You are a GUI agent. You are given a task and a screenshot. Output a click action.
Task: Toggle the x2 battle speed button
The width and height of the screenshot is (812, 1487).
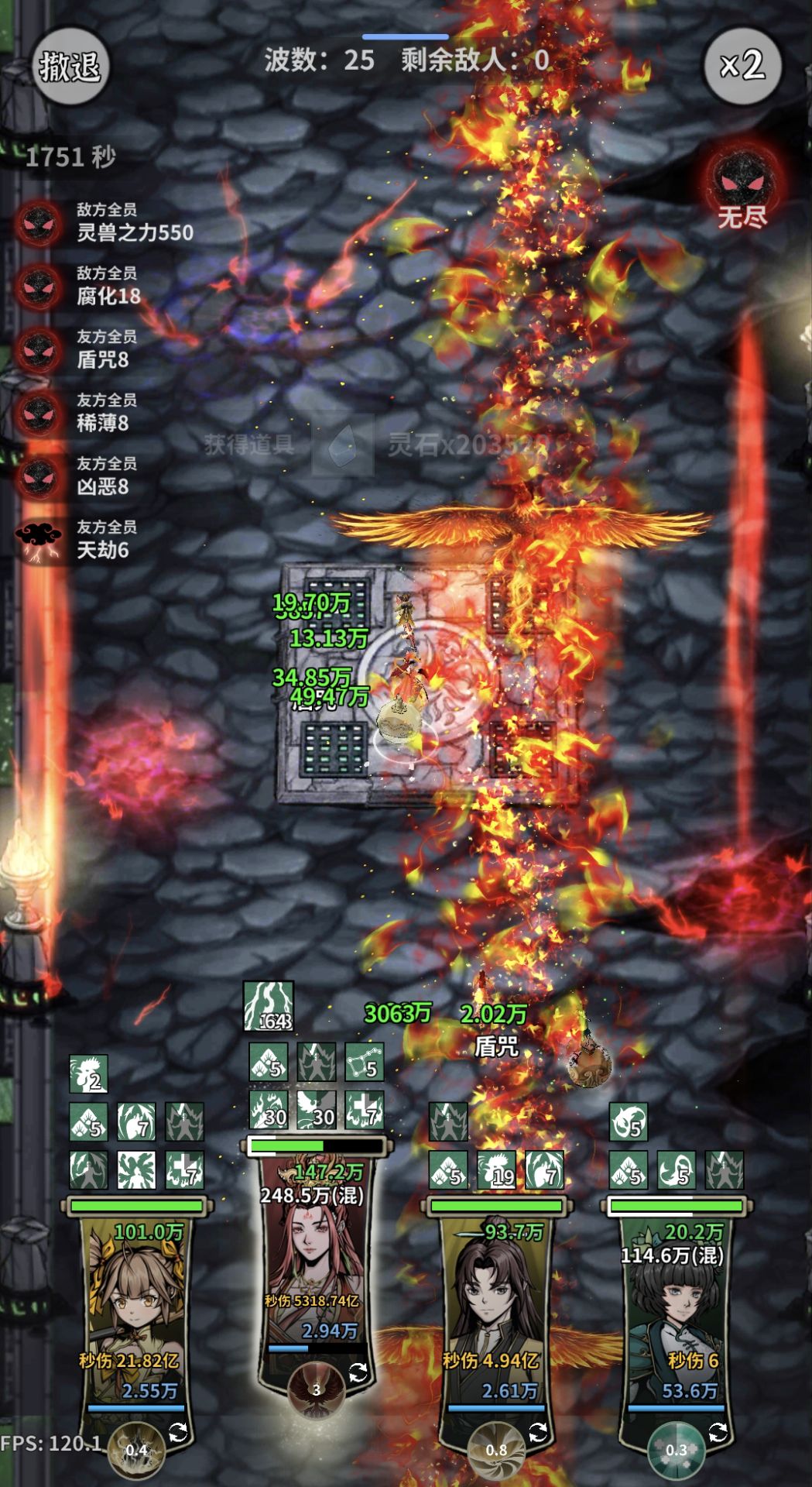point(742,66)
